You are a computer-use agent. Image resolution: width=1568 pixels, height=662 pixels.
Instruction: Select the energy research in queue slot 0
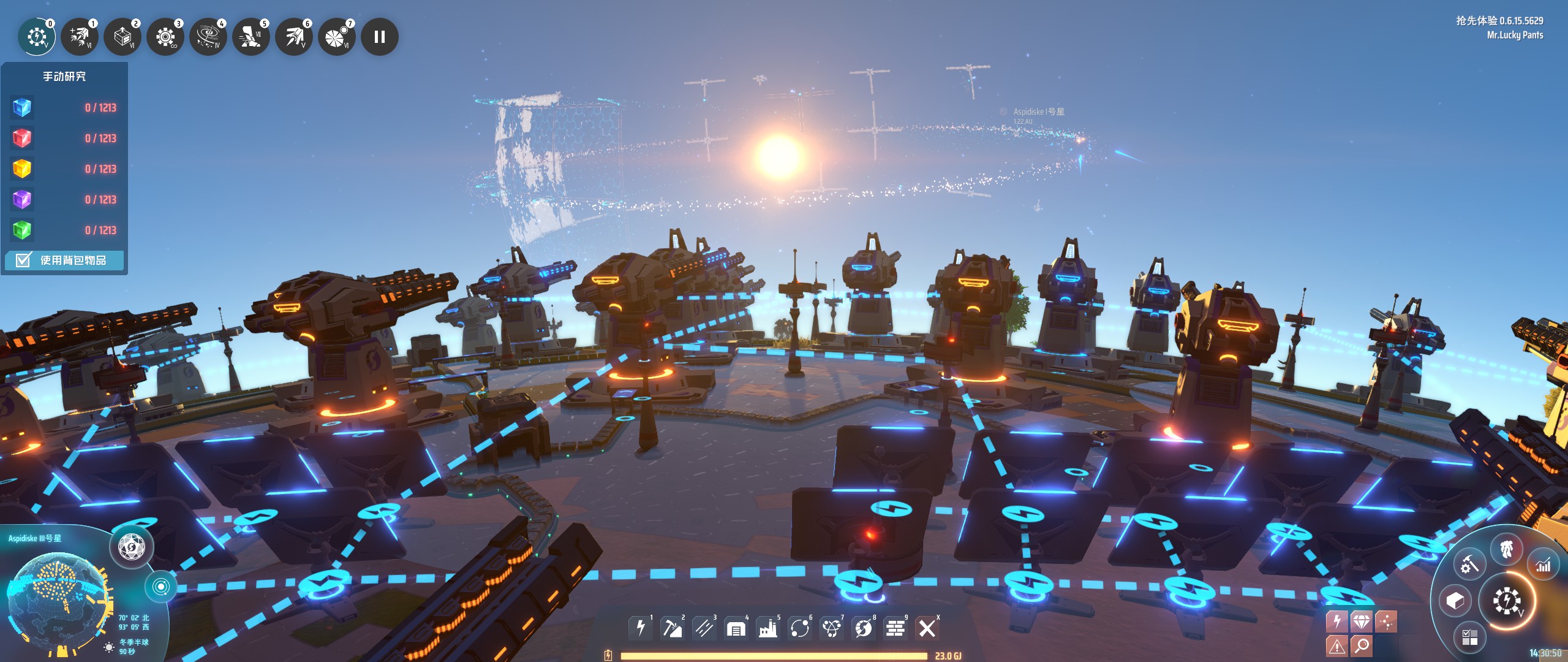click(x=37, y=37)
